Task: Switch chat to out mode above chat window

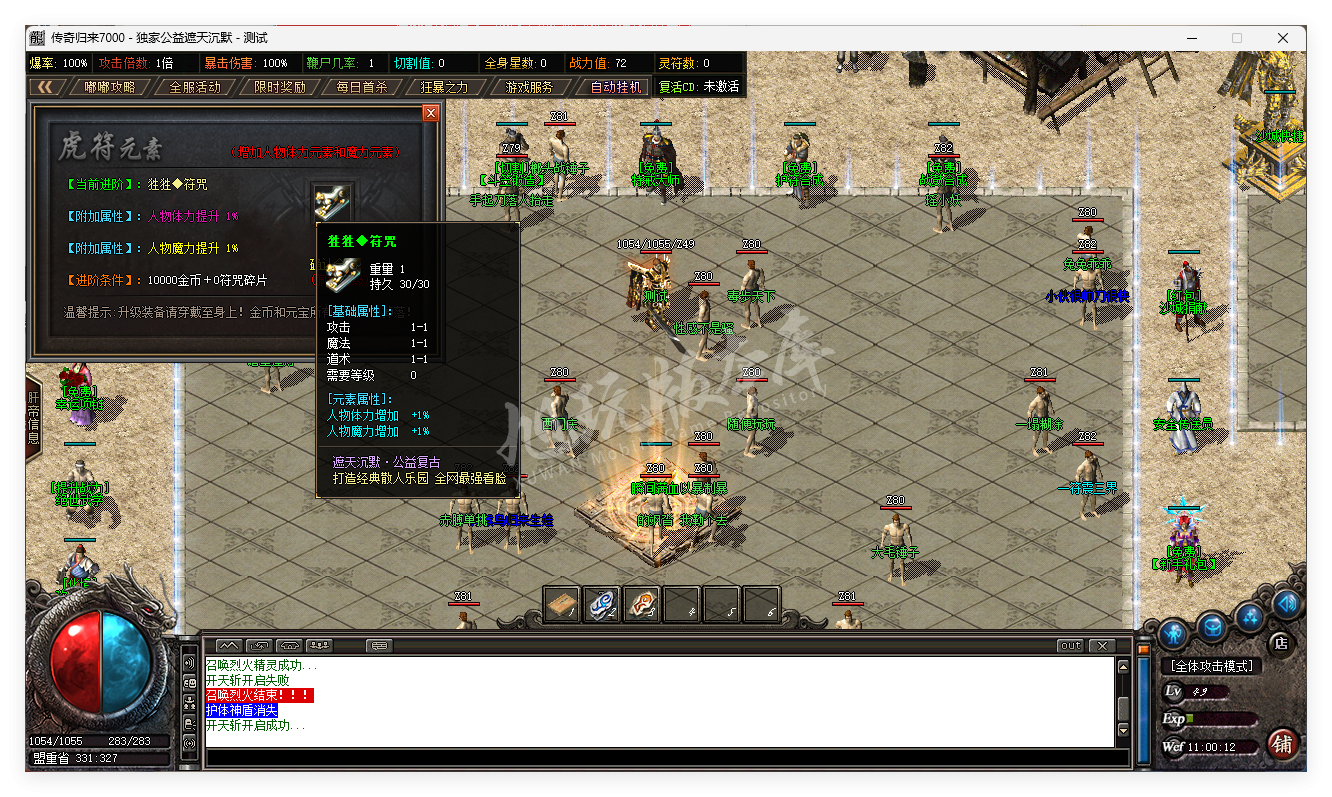Action: [x=1068, y=645]
